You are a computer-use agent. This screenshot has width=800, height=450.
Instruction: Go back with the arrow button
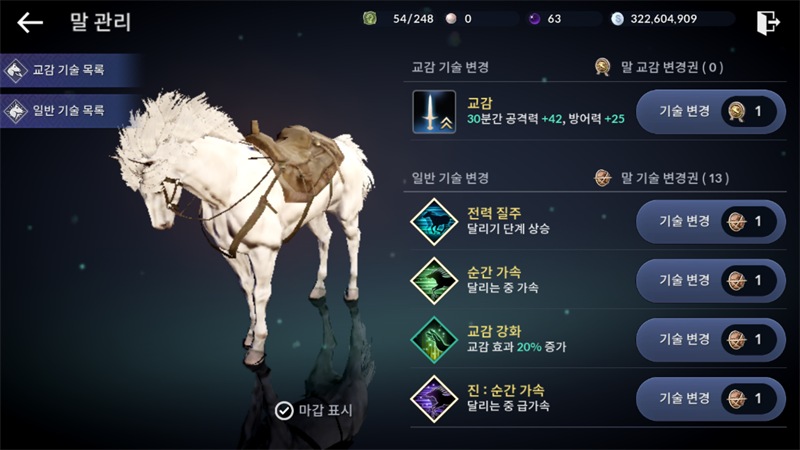(30, 22)
